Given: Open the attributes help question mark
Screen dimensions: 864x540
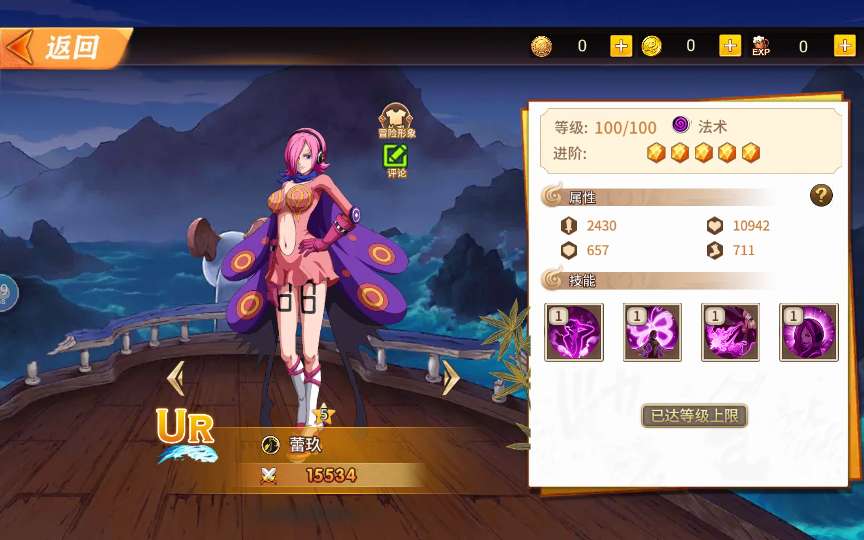Looking at the screenshot, I should click(x=821, y=195).
